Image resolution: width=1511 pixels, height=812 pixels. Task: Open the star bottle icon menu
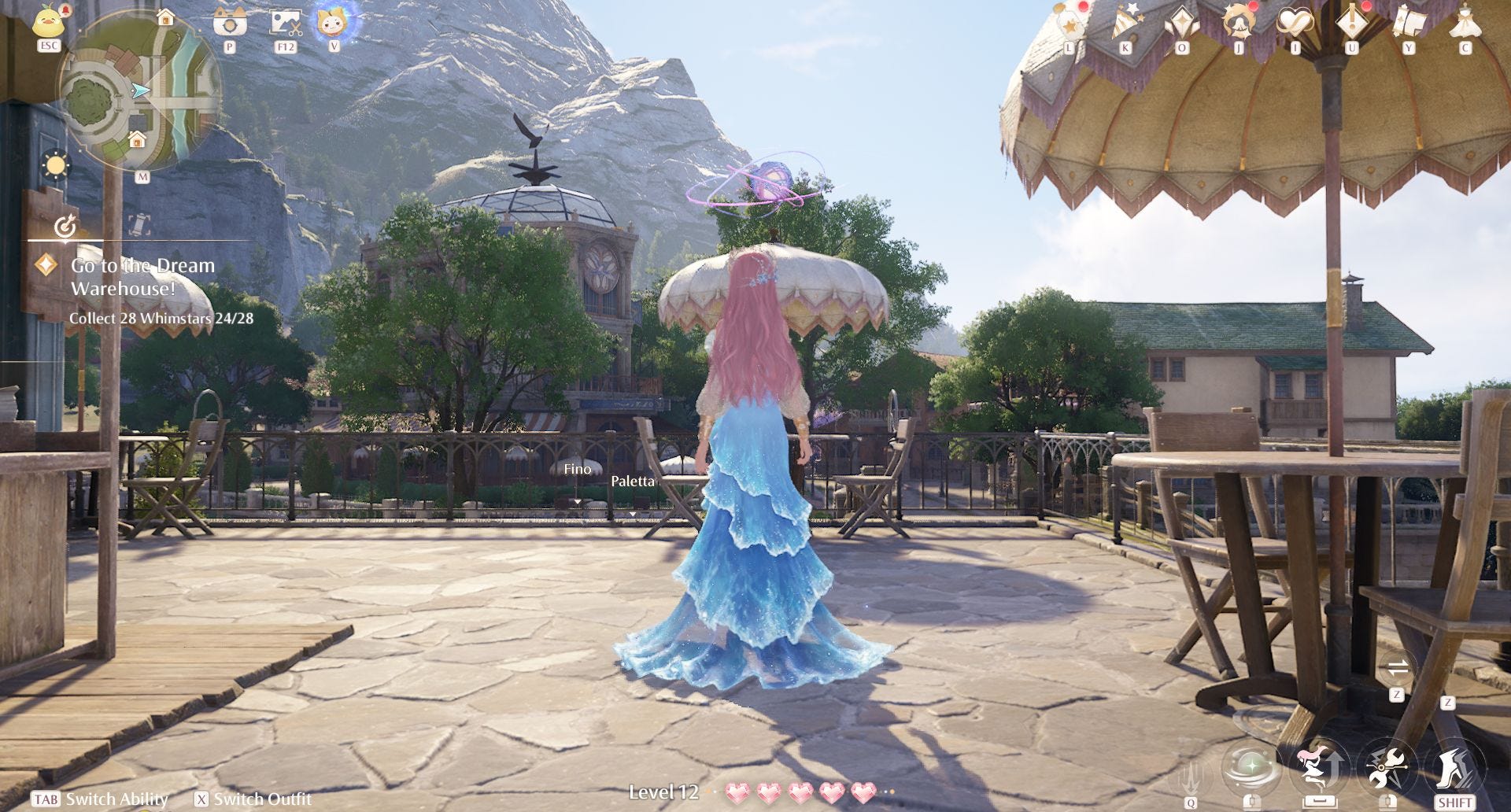(1070, 23)
